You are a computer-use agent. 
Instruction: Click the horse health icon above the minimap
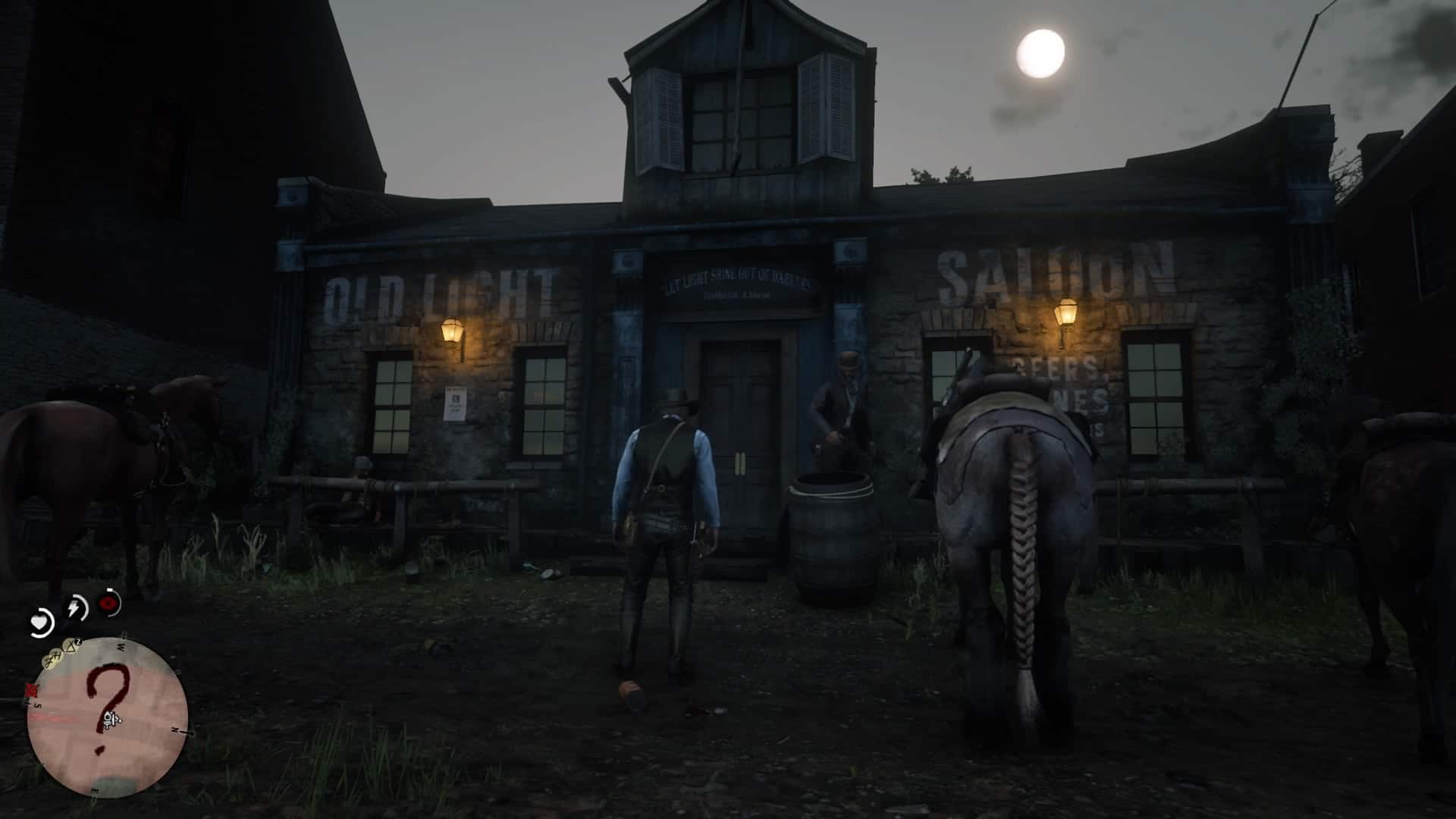pos(58,654)
